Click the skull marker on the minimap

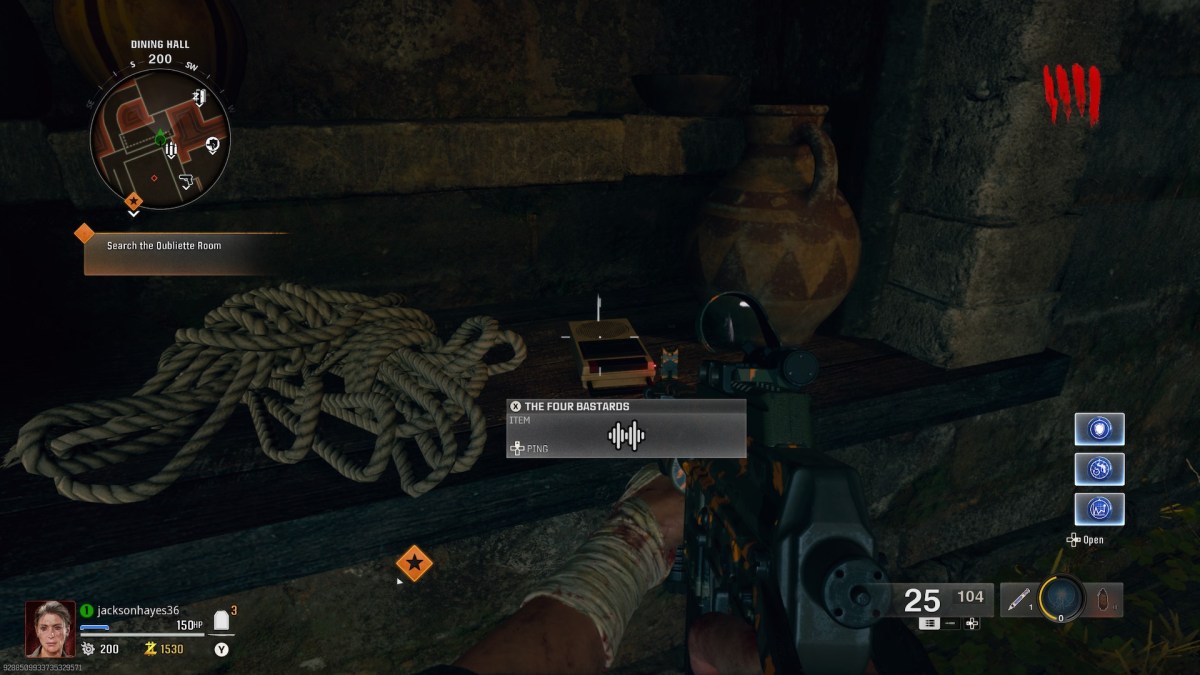[x=212, y=146]
